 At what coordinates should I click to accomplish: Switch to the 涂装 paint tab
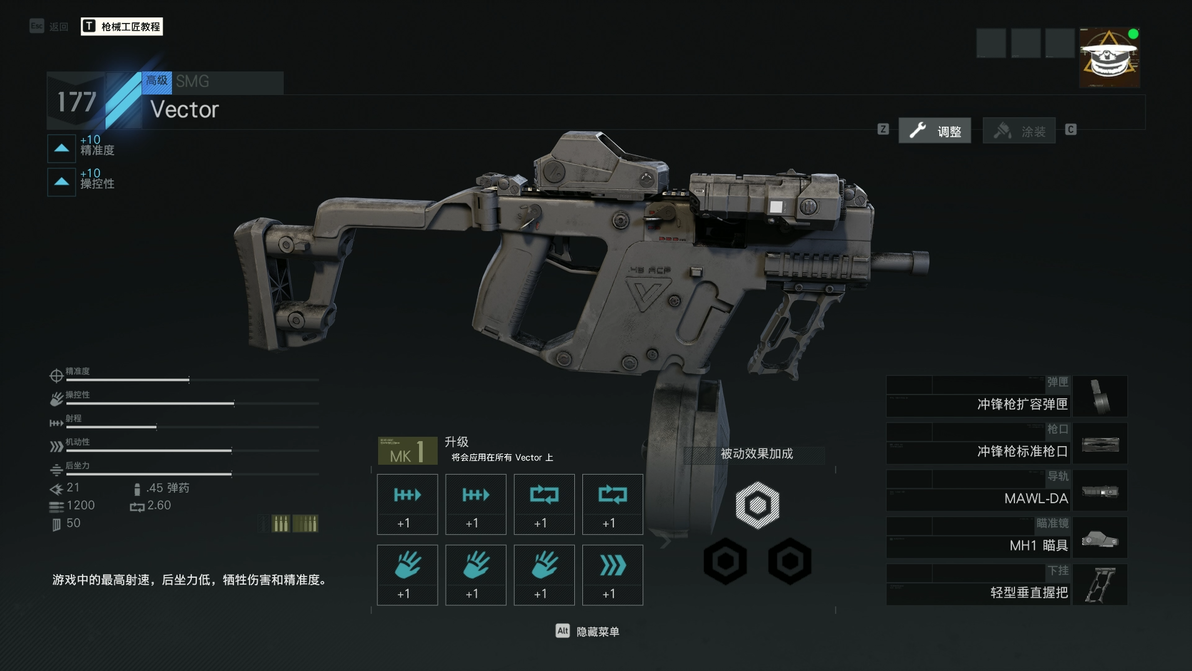[1020, 130]
